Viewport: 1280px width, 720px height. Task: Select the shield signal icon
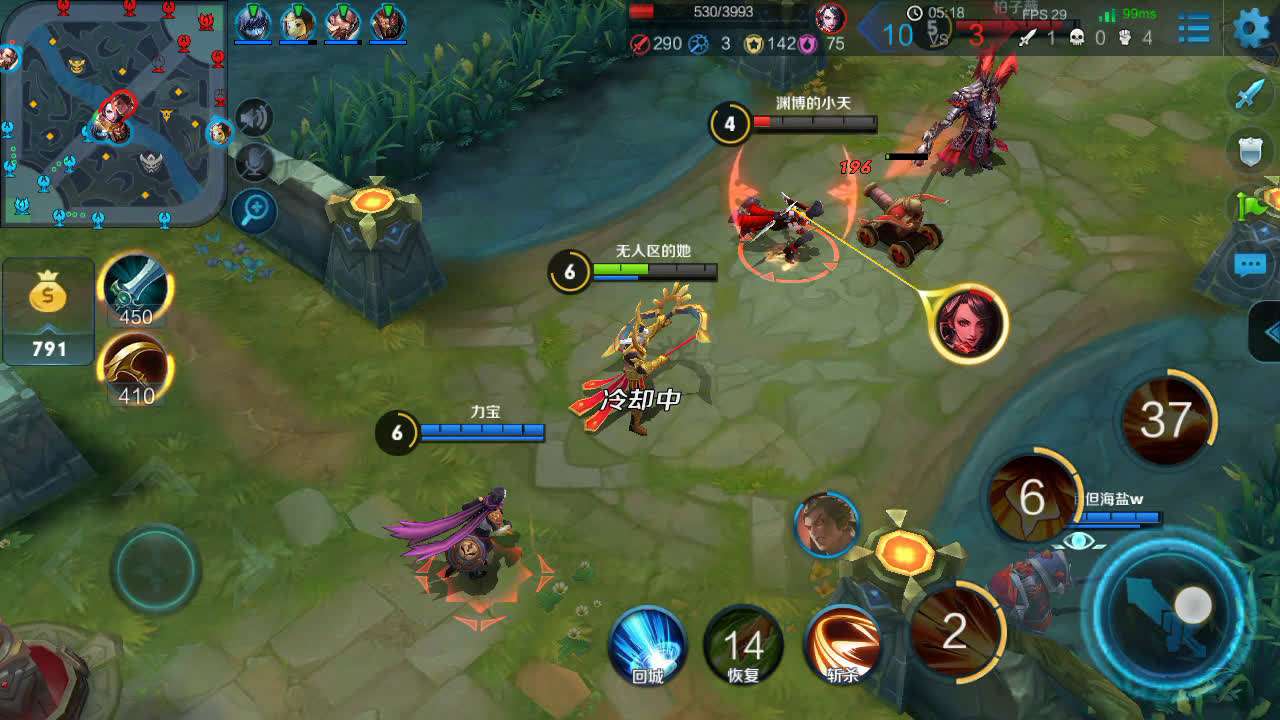tap(1251, 152)
